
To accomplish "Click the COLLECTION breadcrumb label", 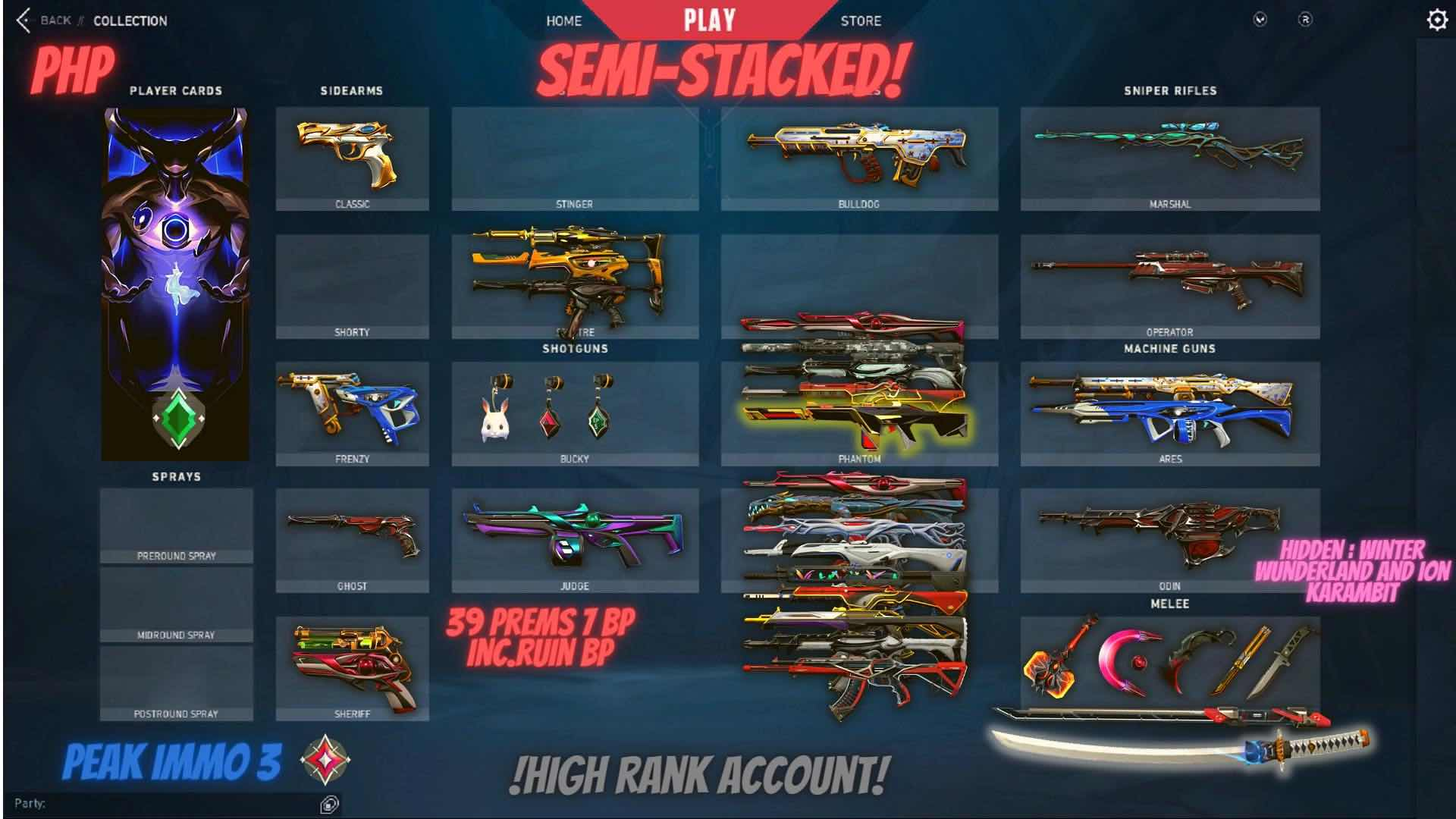I will (x=130, y=21).
